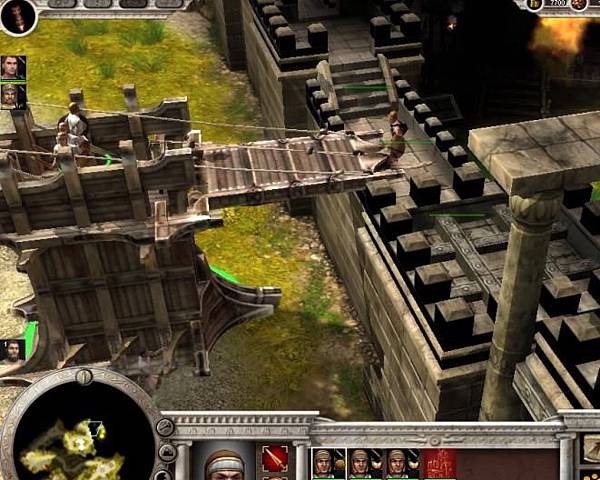The image size is (600, 480).
Task: Click the gold resource icon
Action: (534, 5)
